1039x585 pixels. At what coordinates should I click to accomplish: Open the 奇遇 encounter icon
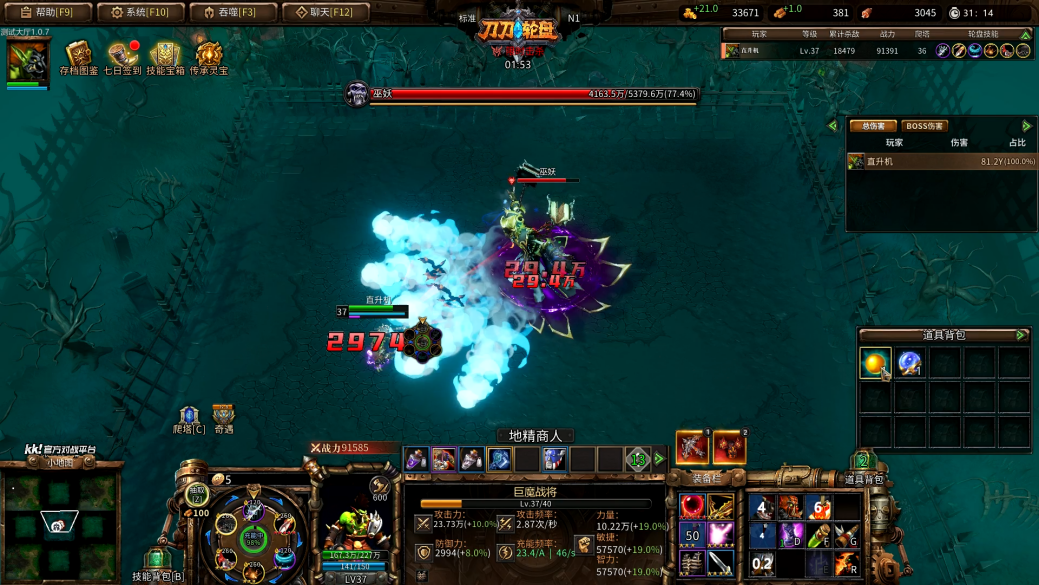tap(223, 418)
